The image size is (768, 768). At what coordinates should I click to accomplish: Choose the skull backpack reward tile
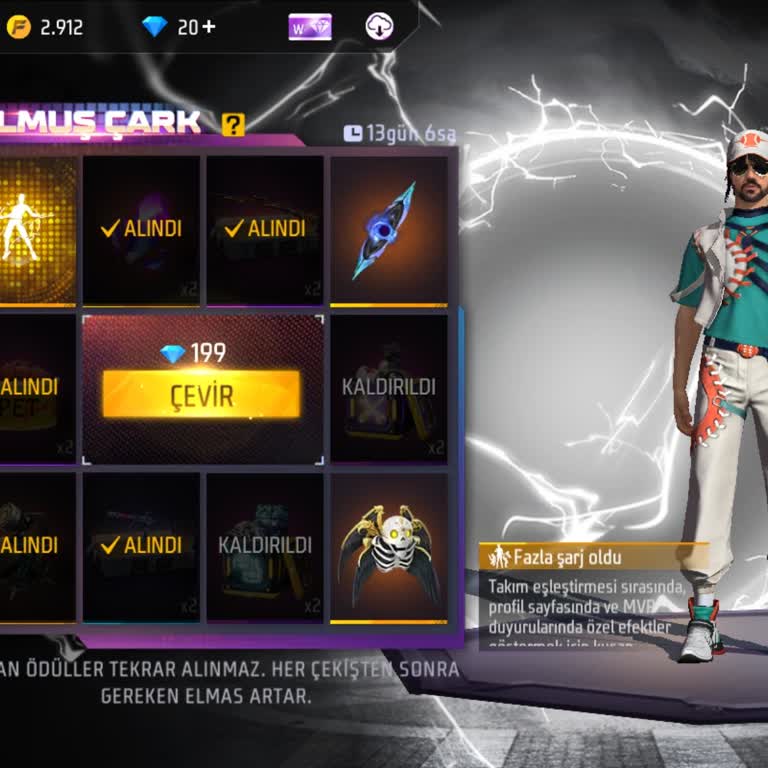(388, 547)
